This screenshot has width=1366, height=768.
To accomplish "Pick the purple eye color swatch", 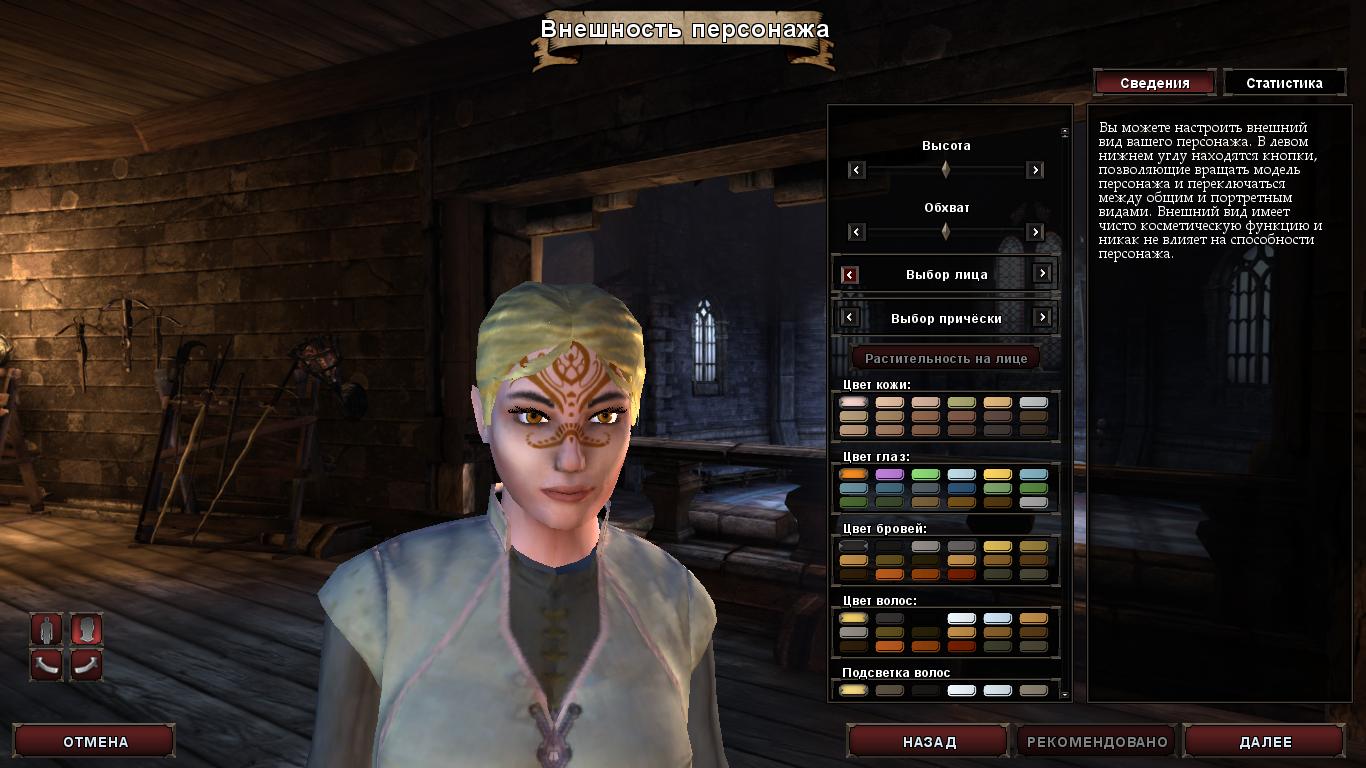I will tap(889, 474).
